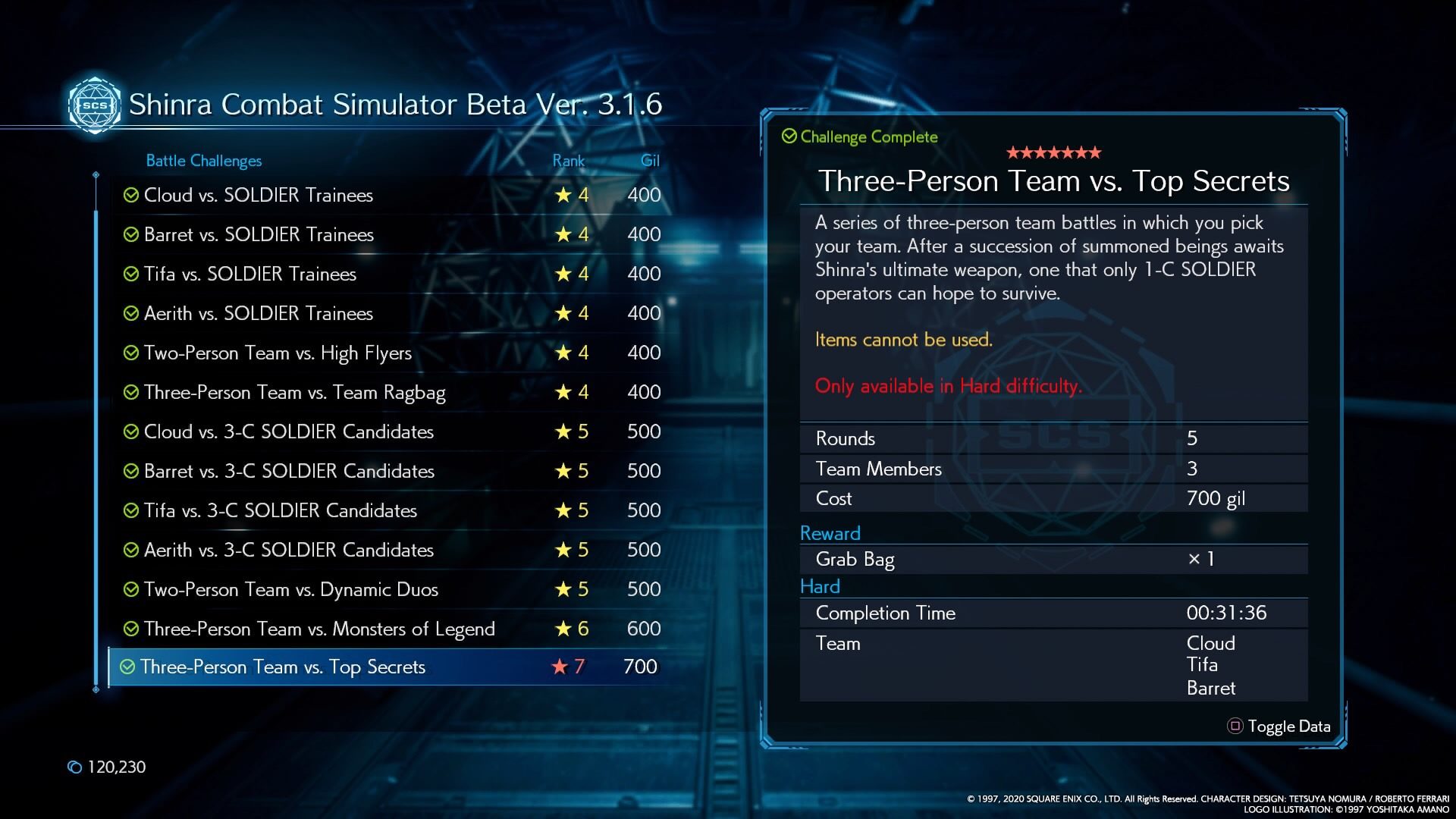Select Cloud vs. 3-C SOLDIER Candidates
1456x819 pixels.
click(288, 432)
